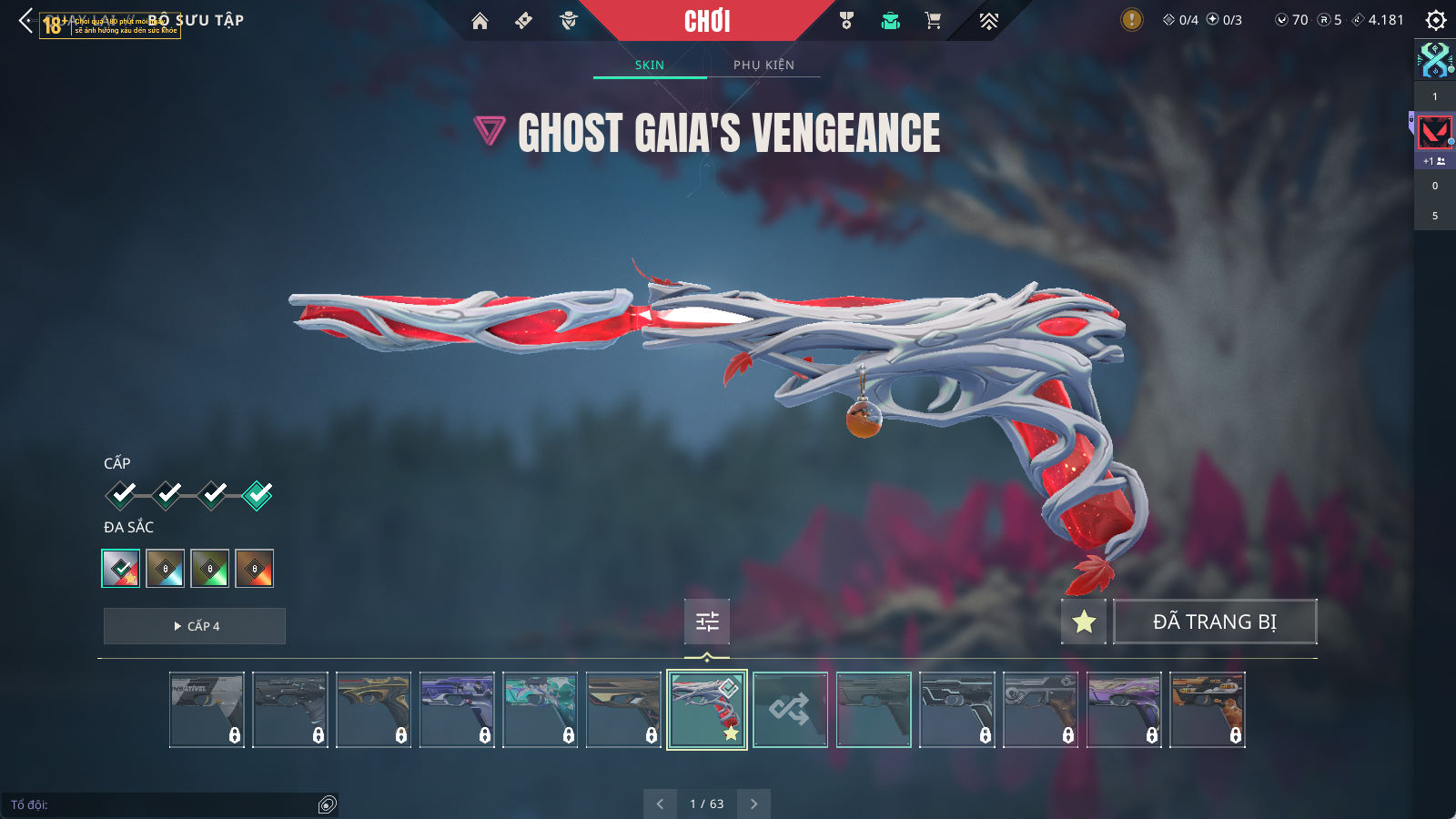Switch to the PHỤ KIỆN tab
Image resolution: width=1456 pixels, height=819 pixels.
tap(763, 65)
